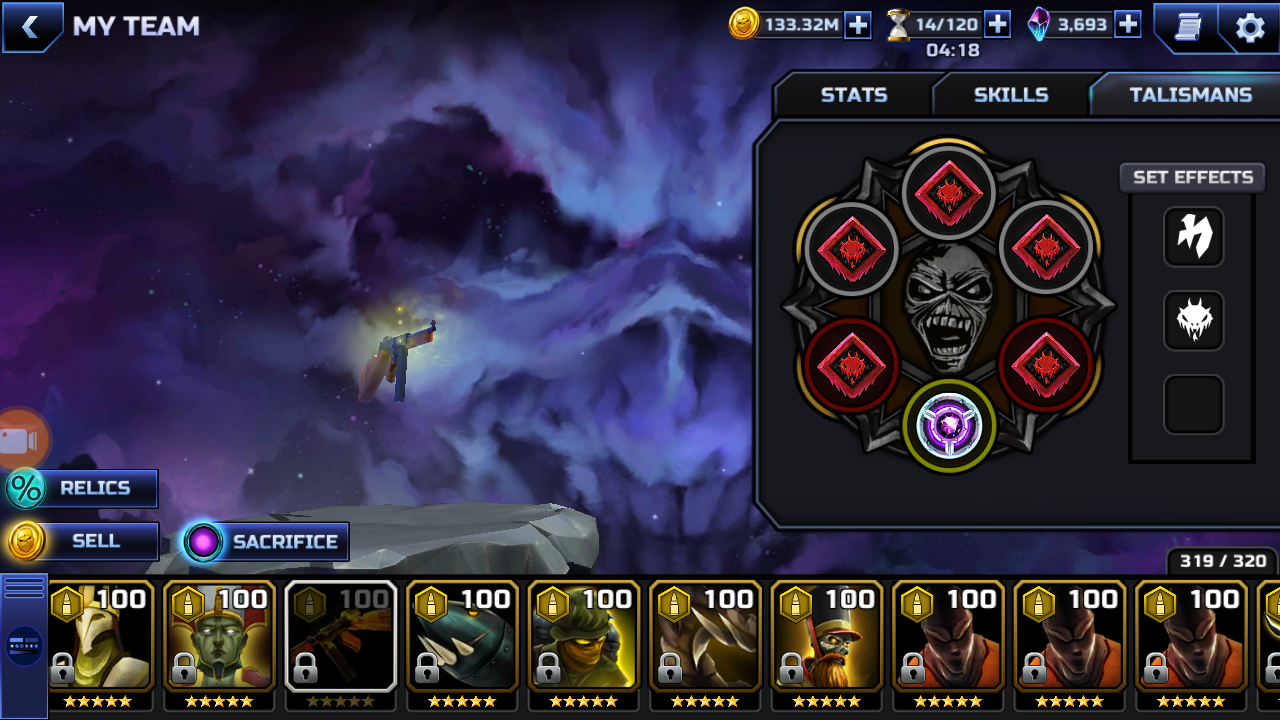Add more gold with plus button
The image size is (1280, 720).
click(x=858, y=25)
